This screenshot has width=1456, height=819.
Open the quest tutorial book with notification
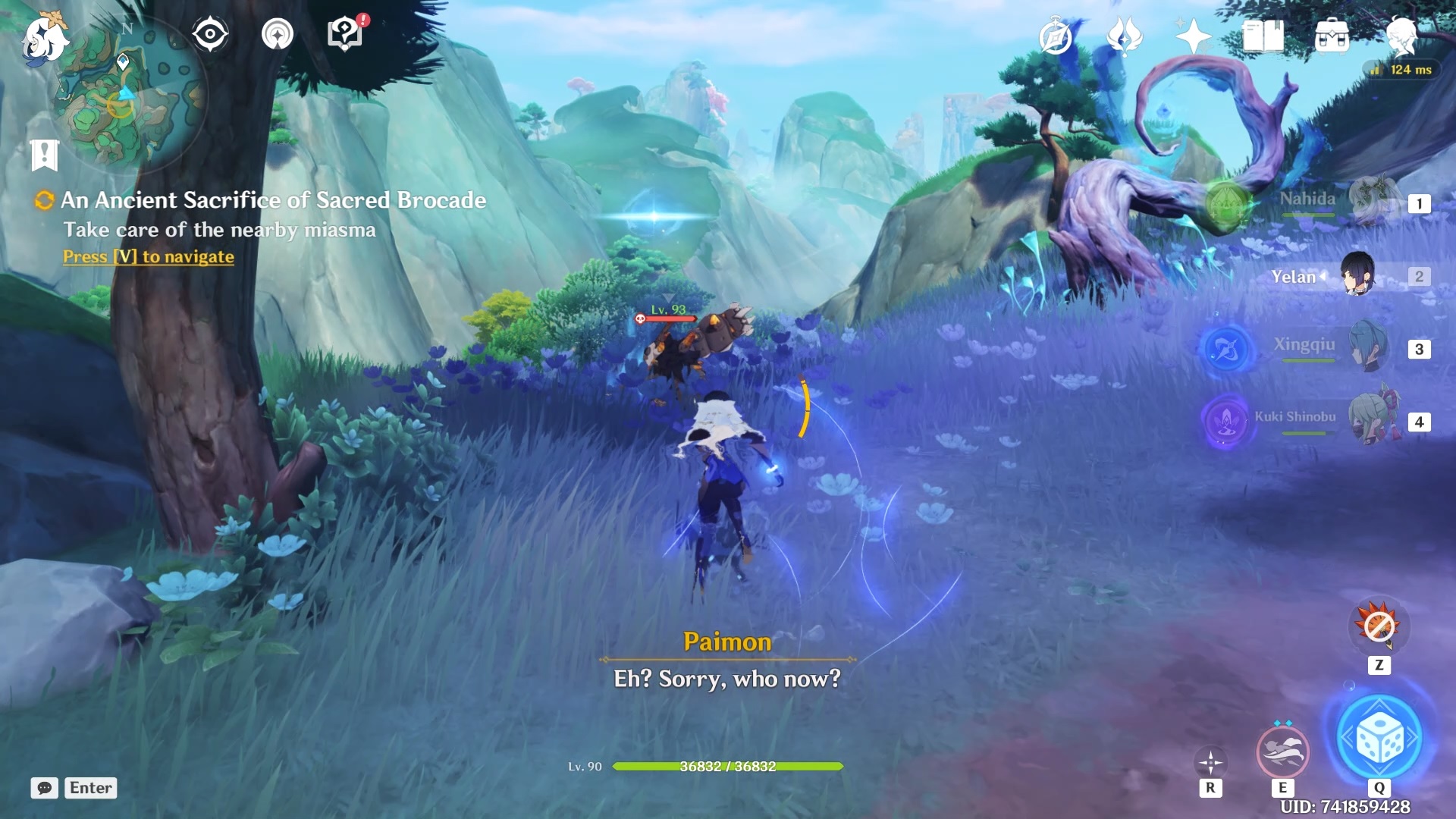tap(344, 33)
